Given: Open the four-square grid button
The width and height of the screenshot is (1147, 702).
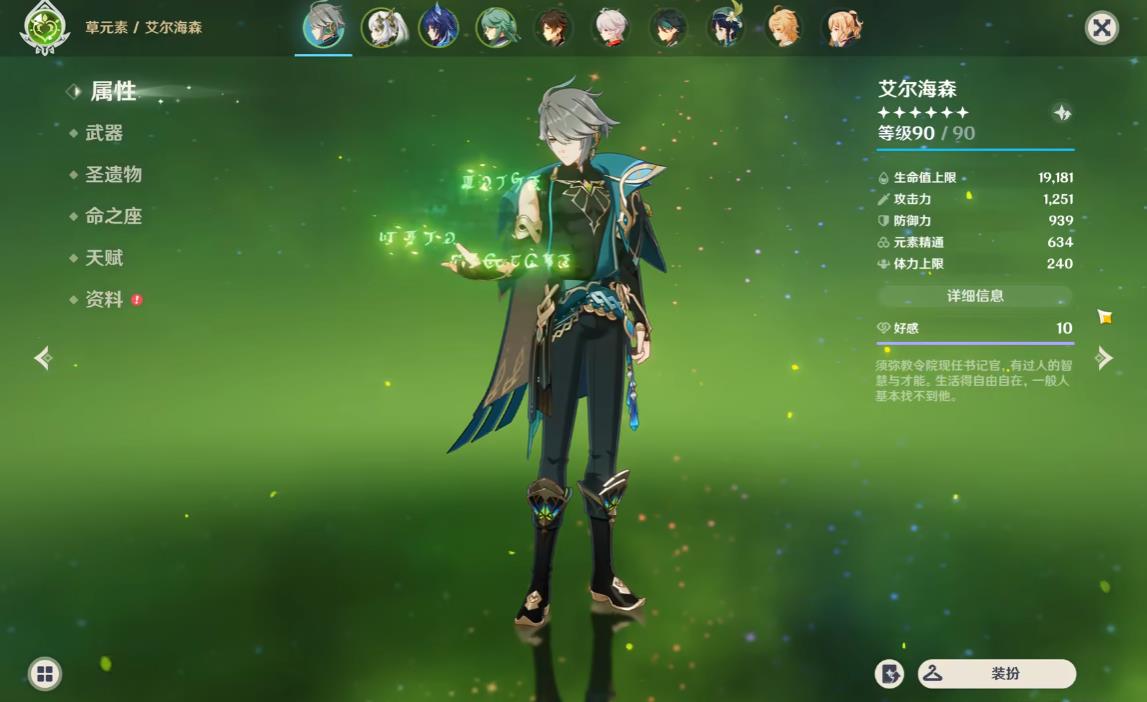Looking at the screenshot, I should point(45,674).
